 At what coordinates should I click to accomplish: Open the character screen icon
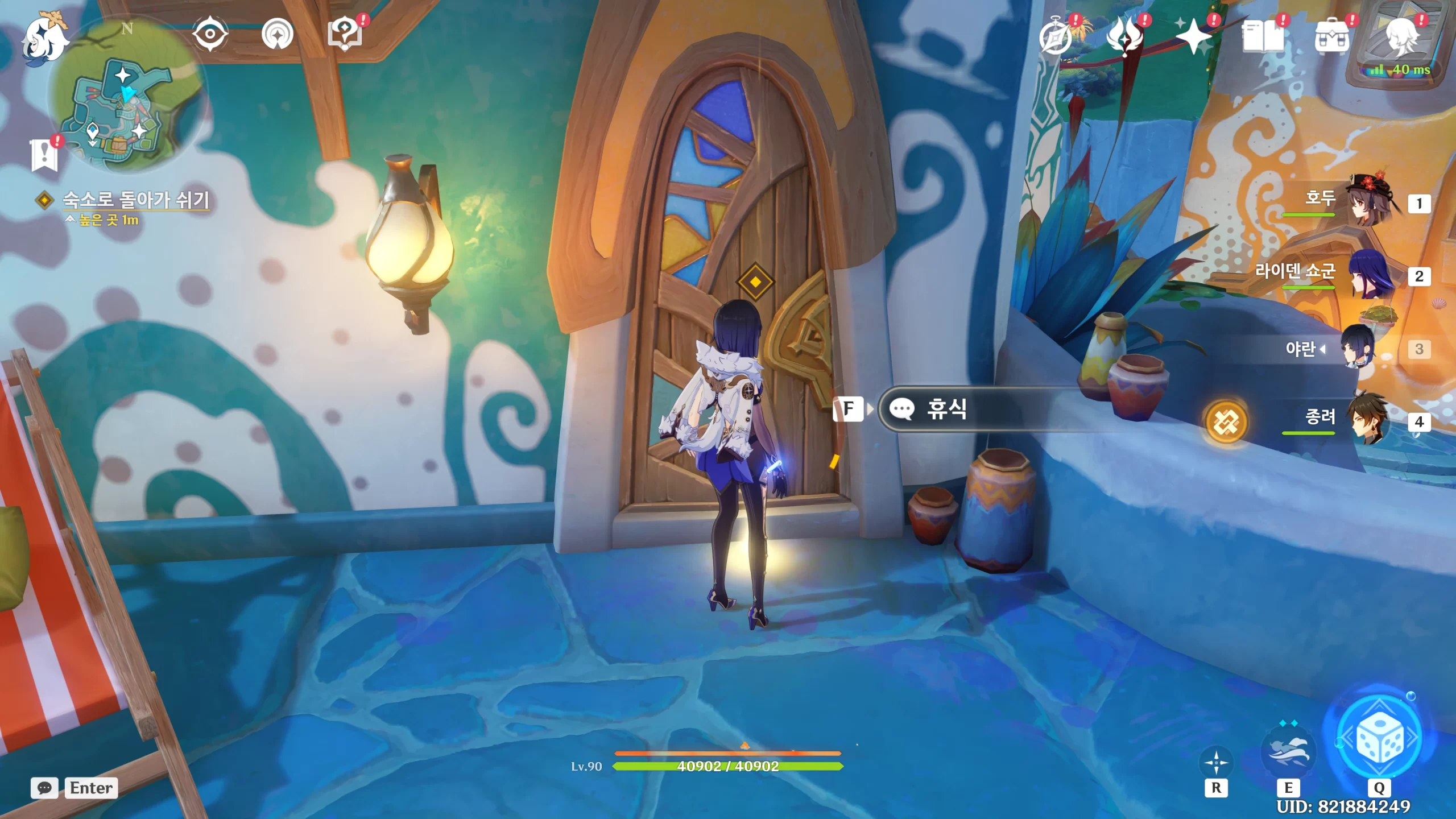[x=1401, y=36]
